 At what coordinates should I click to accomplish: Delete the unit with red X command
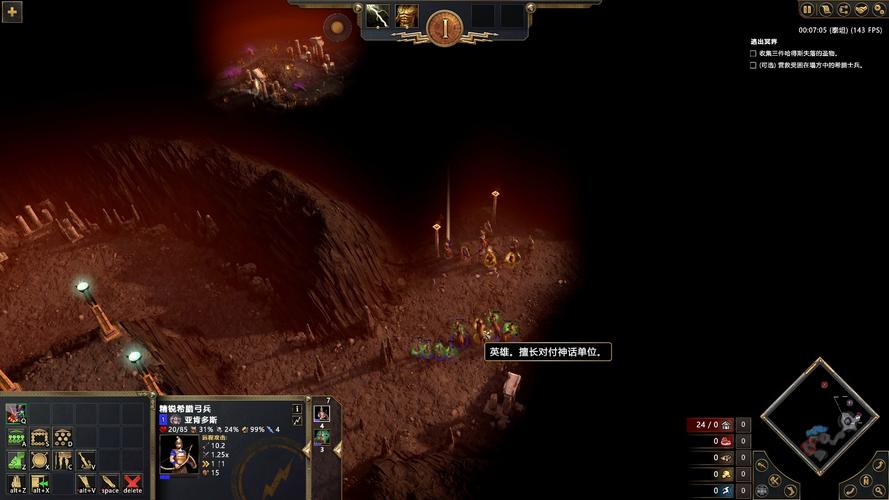point(133,484)
